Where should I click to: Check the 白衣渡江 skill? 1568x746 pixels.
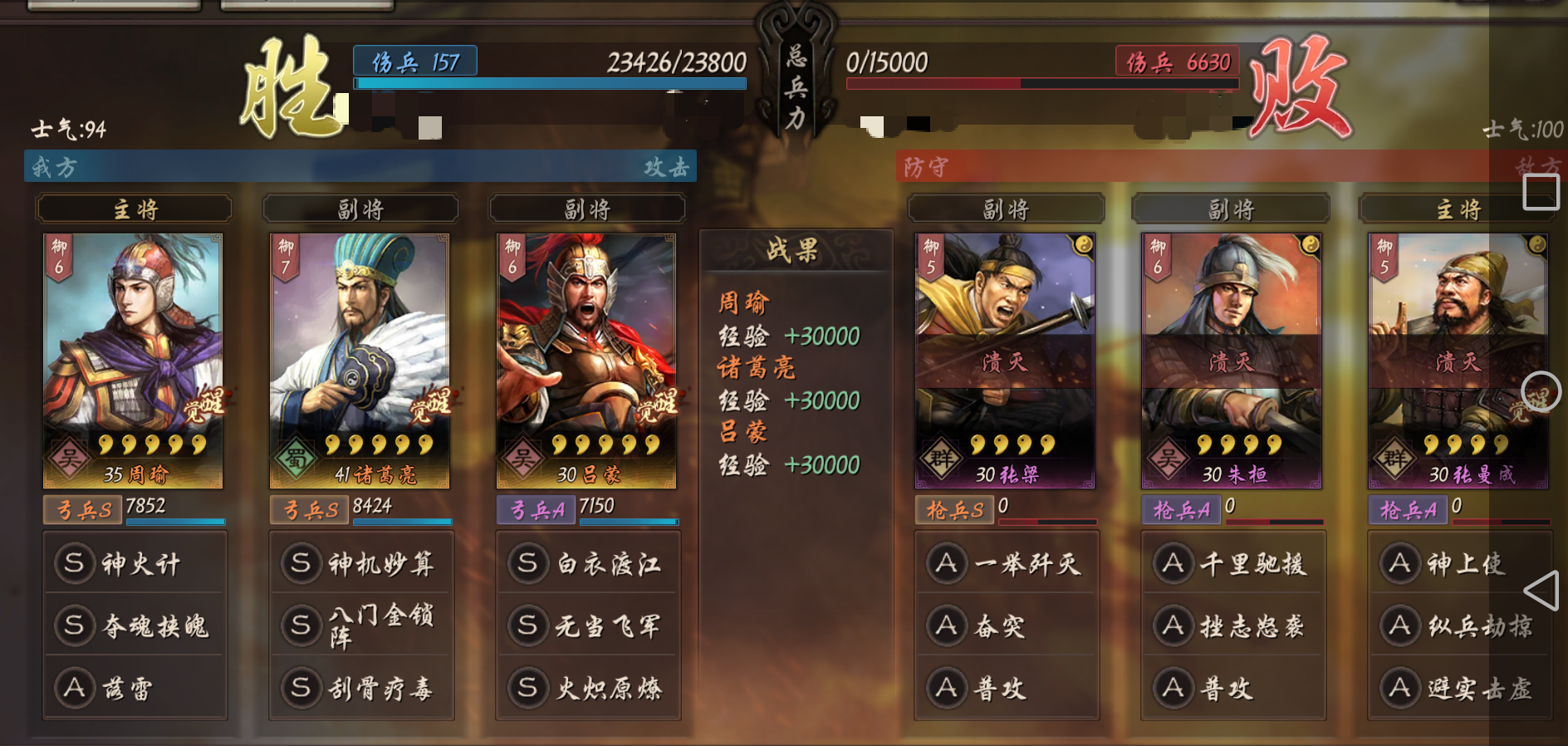coord(588,563)
